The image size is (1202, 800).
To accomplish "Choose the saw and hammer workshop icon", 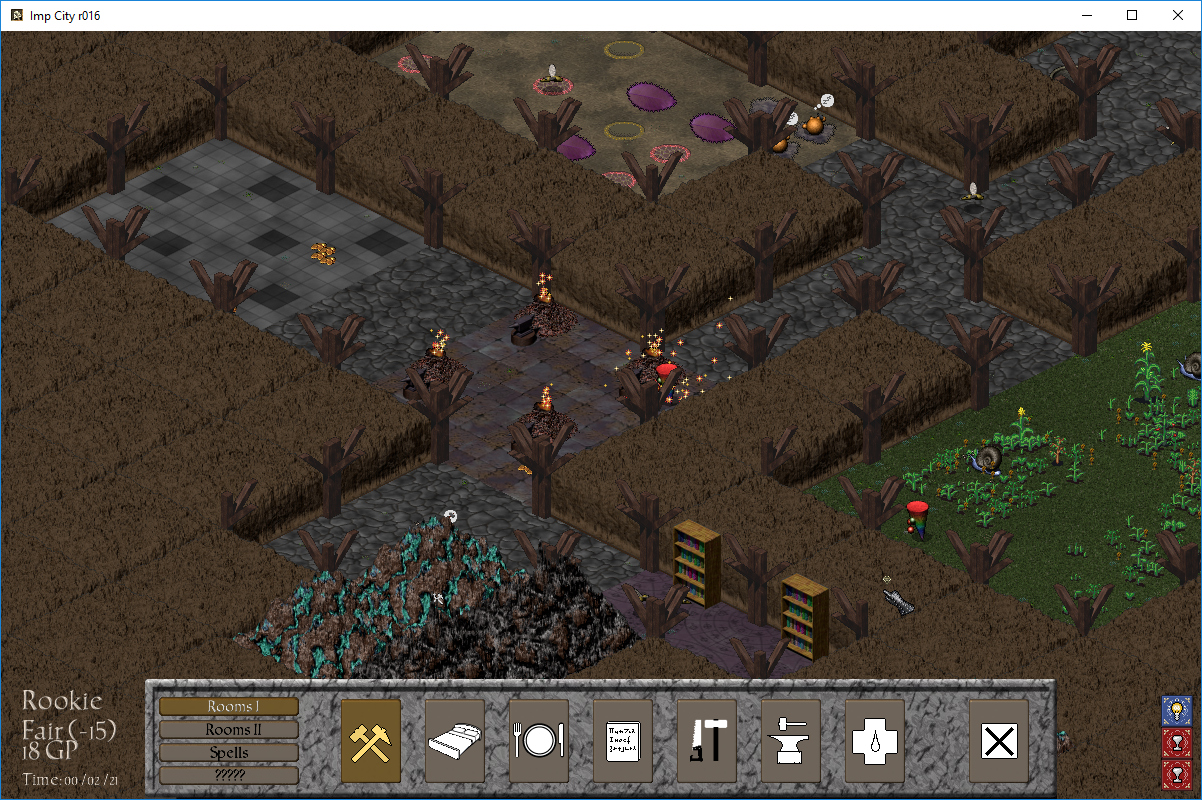I will coord(707,741).
